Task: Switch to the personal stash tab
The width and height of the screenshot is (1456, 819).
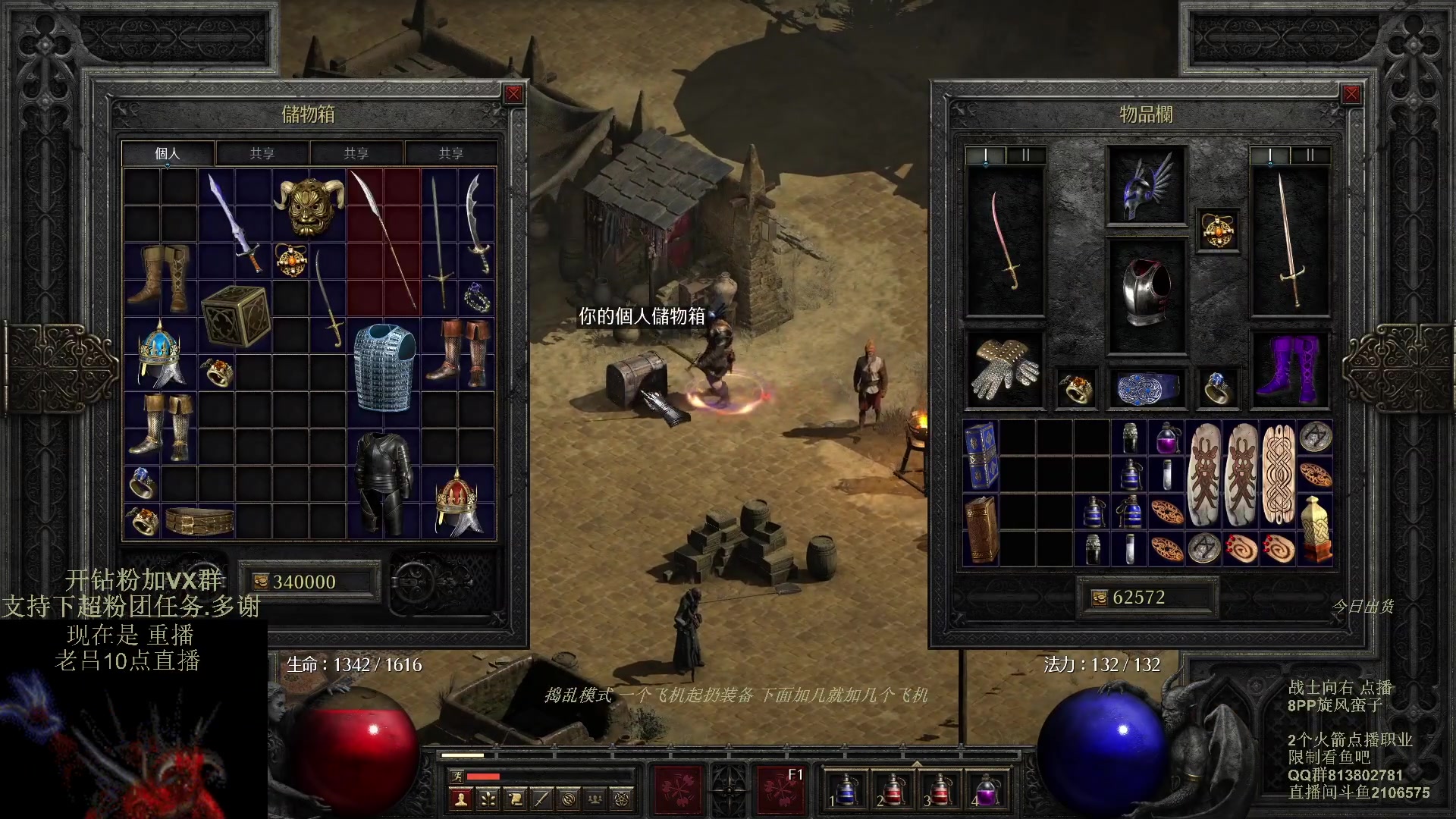Action: [x=168, y=153]
